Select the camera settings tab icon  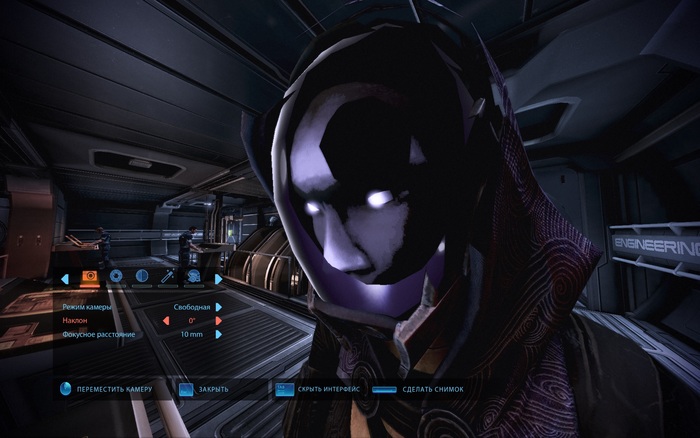click(90, 277)
